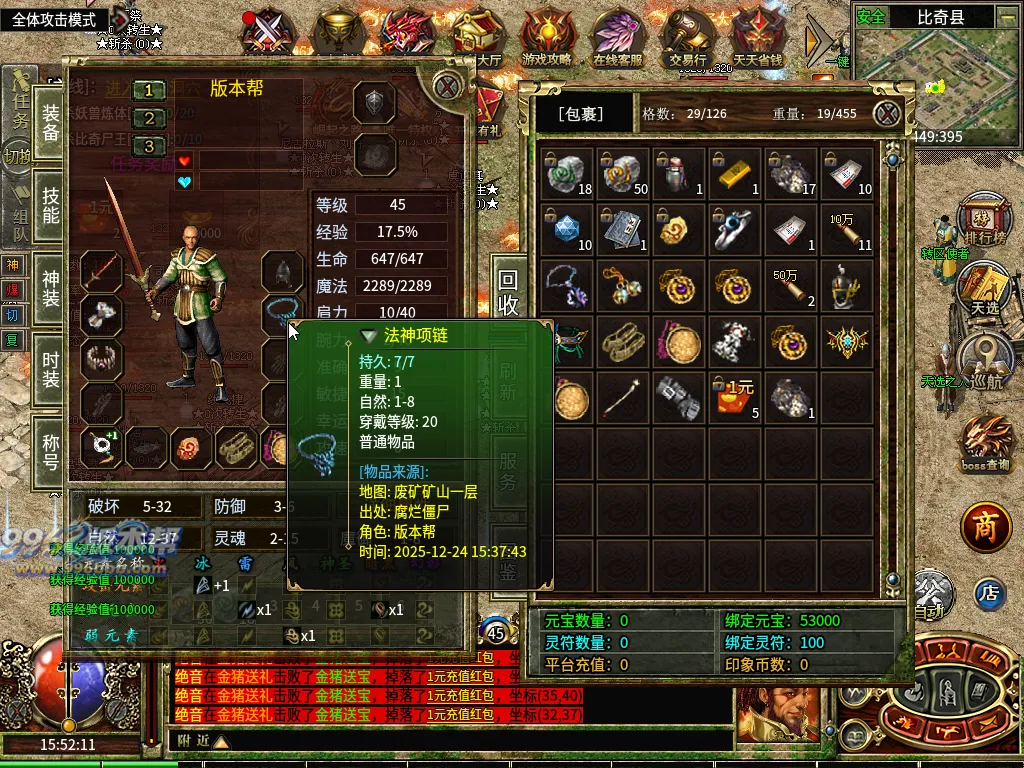Select the plumed helmet in the bag

click(x=849, y=287)
